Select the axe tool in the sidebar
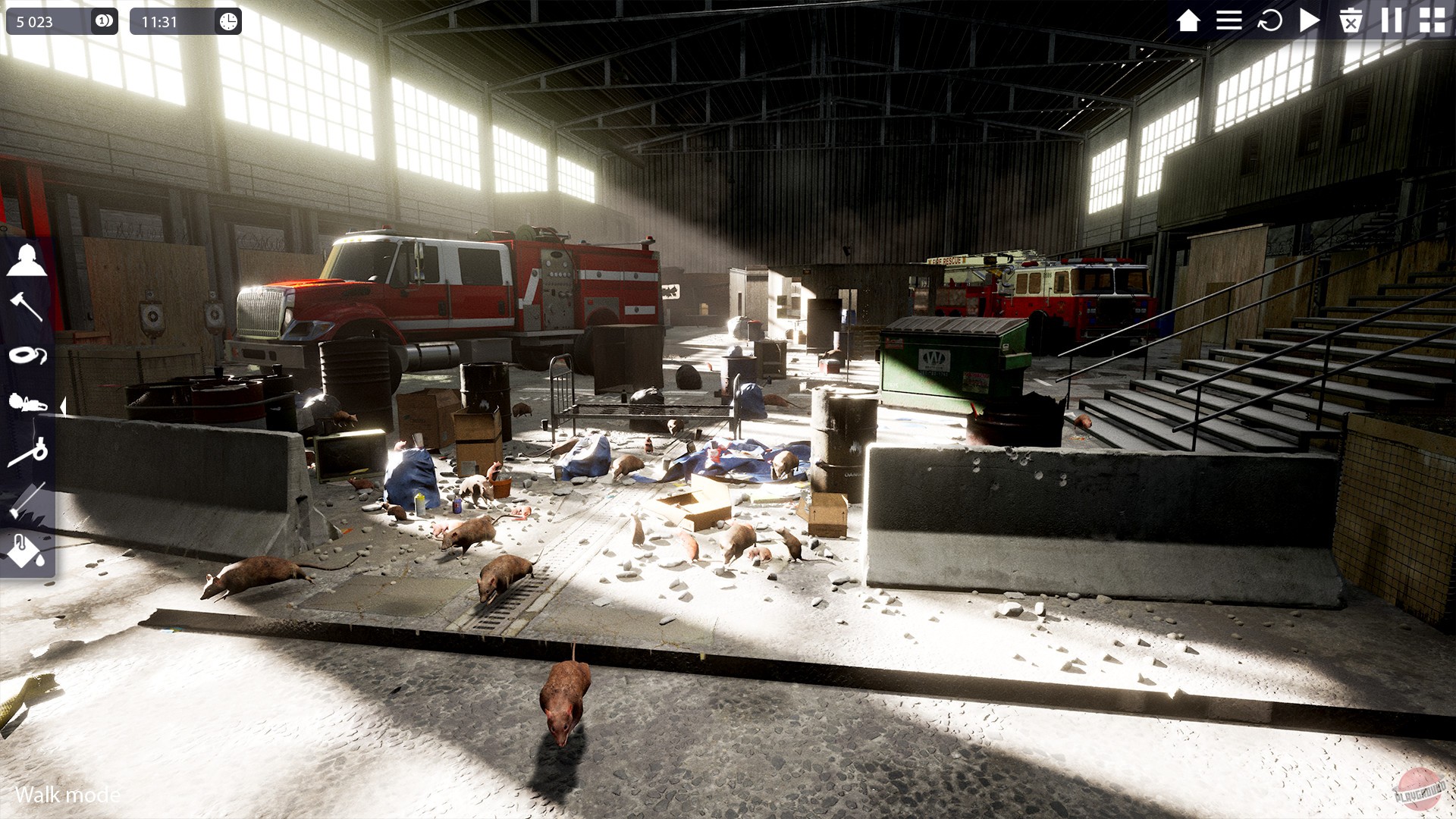 coord(27,306)
